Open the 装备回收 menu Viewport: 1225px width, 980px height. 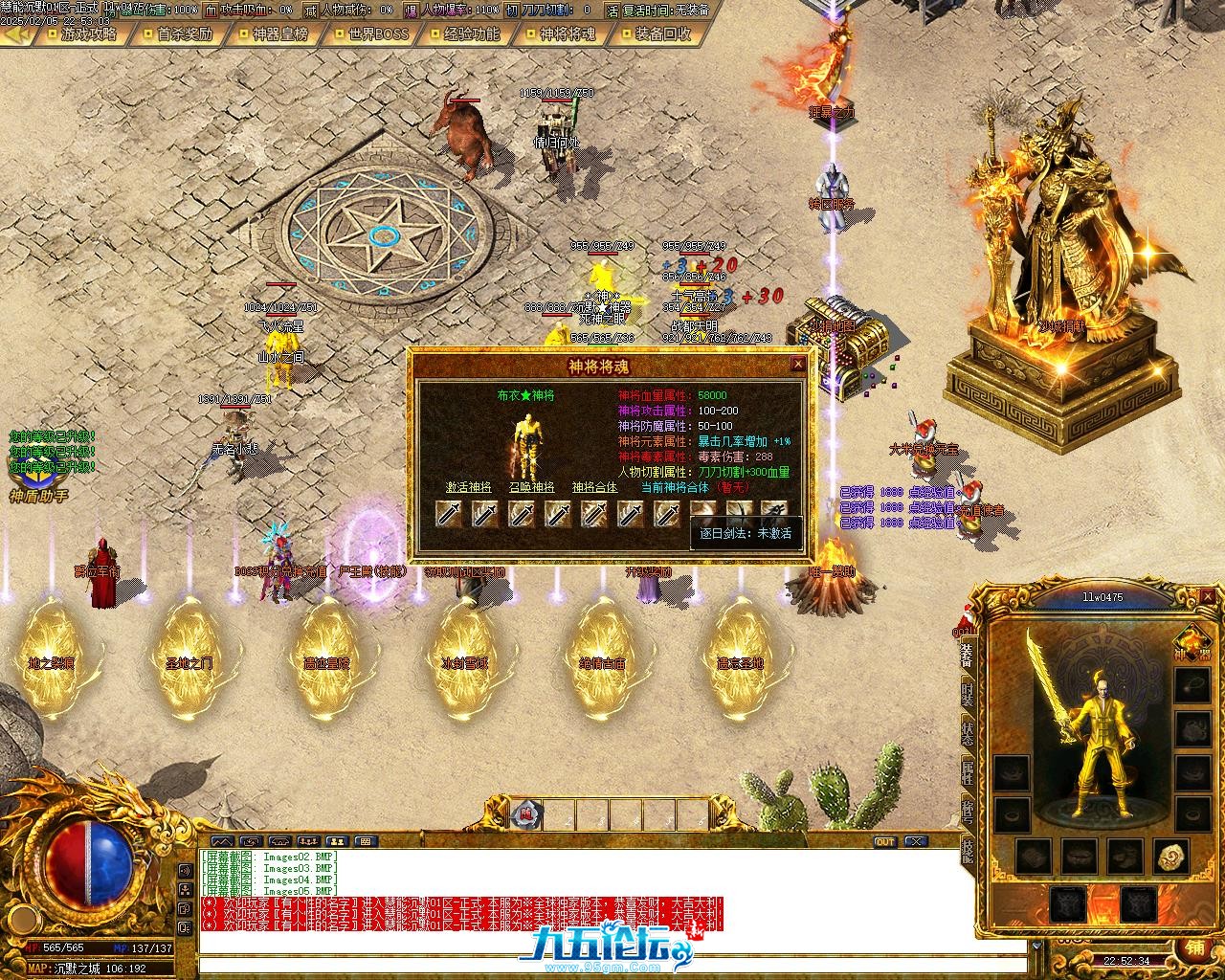click(663, 33)
